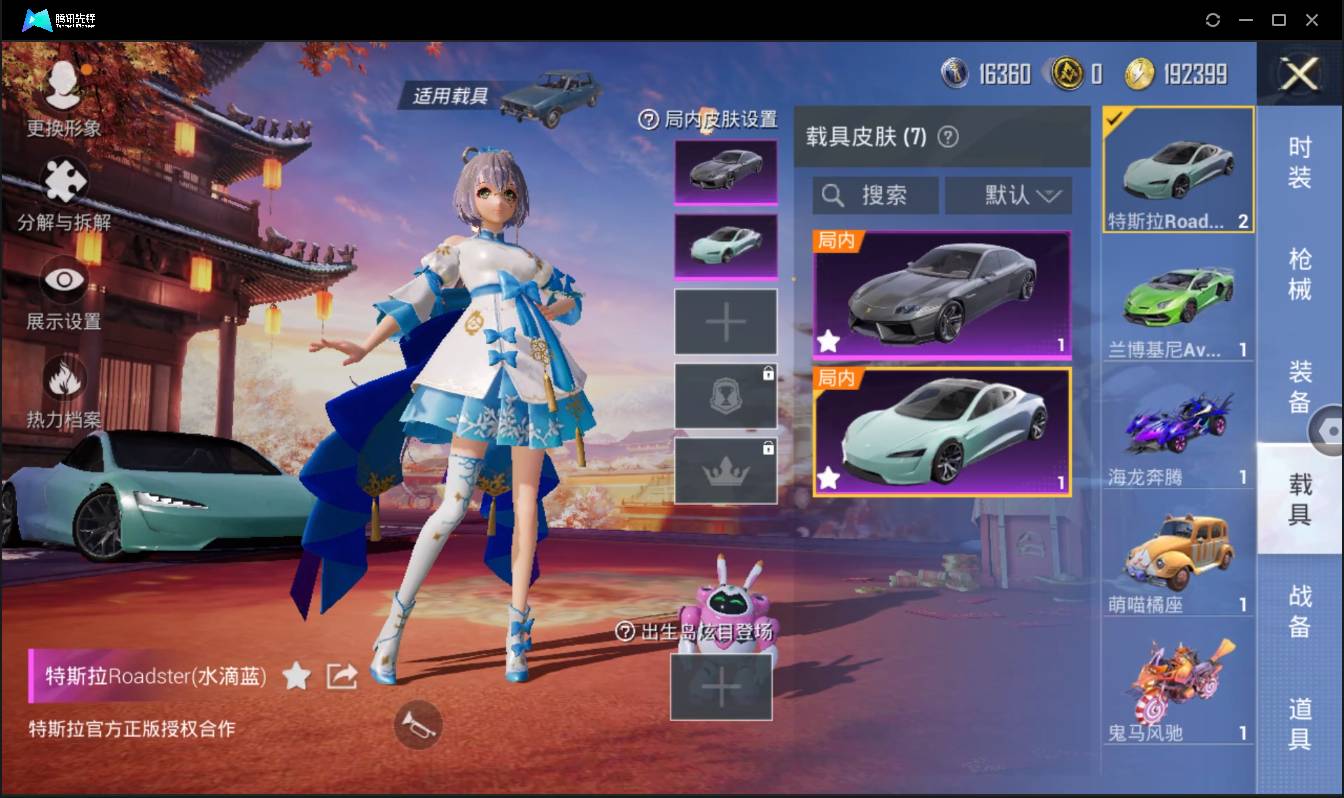
Task: Open the search magnifier in 载具皮肤 panel
Action: tap(834, 195)
